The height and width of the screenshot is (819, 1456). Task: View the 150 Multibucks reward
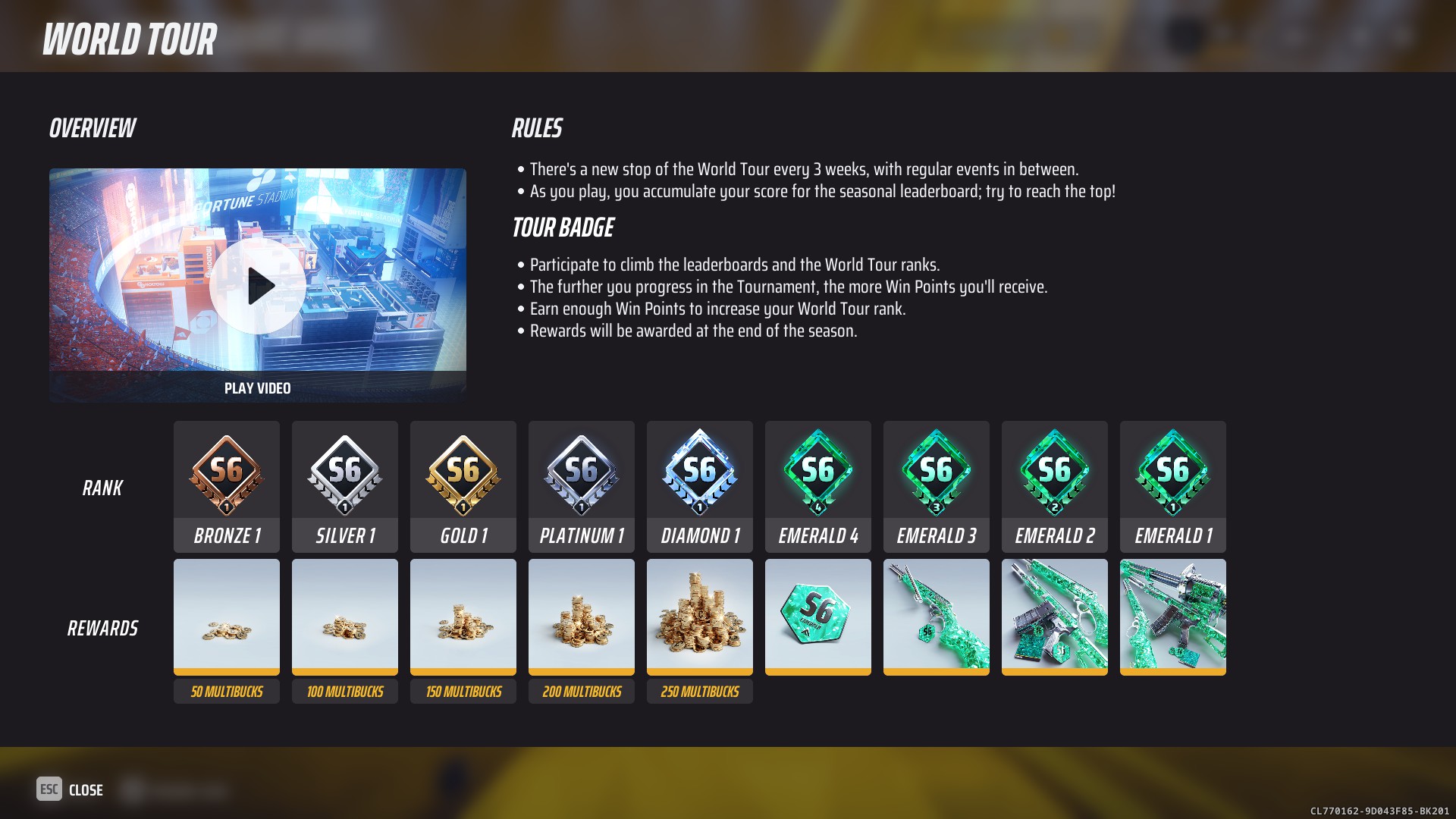click(463, 616)
